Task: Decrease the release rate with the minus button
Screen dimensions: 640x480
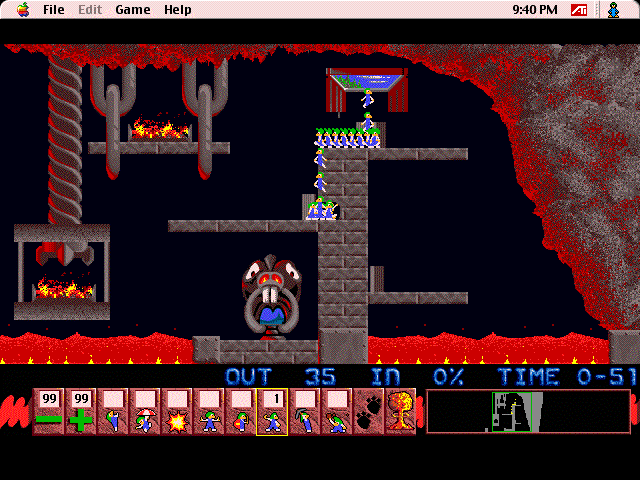Action: pyautogui.click(x=48, y=412)
